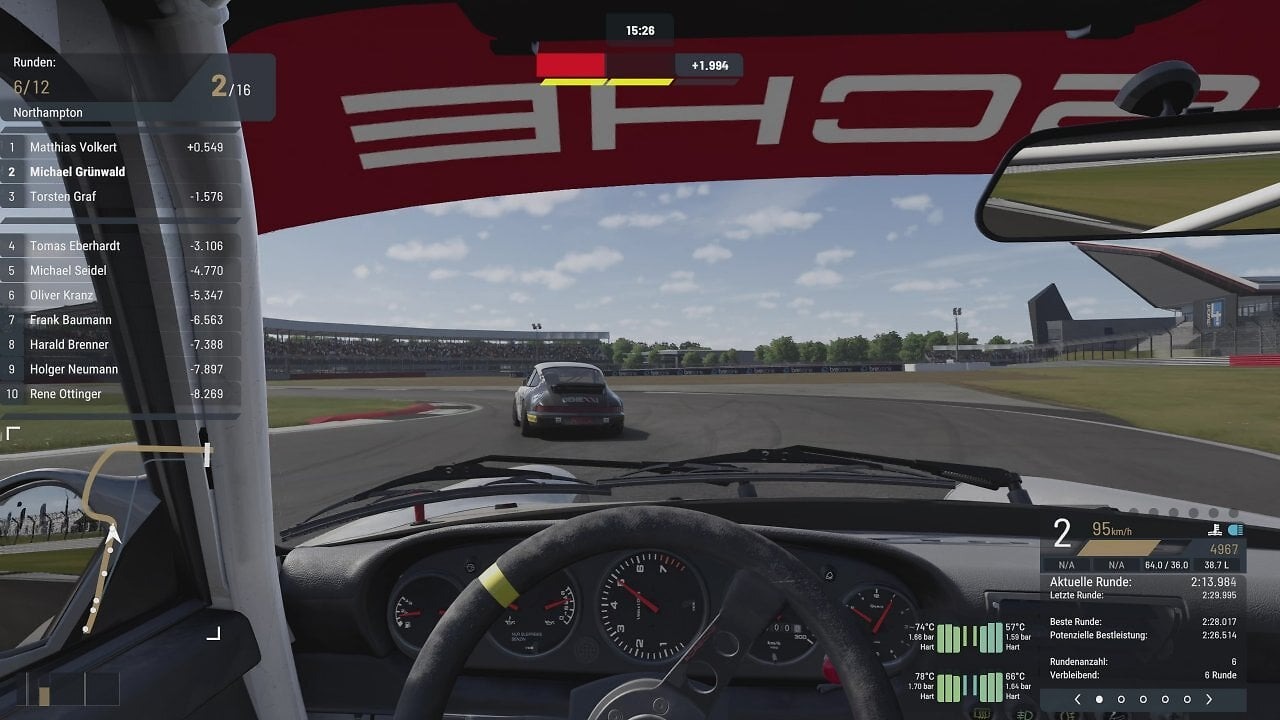Pick Michael Seidel from the standings
Screen dimensions: 1280x720
point(120,271)
